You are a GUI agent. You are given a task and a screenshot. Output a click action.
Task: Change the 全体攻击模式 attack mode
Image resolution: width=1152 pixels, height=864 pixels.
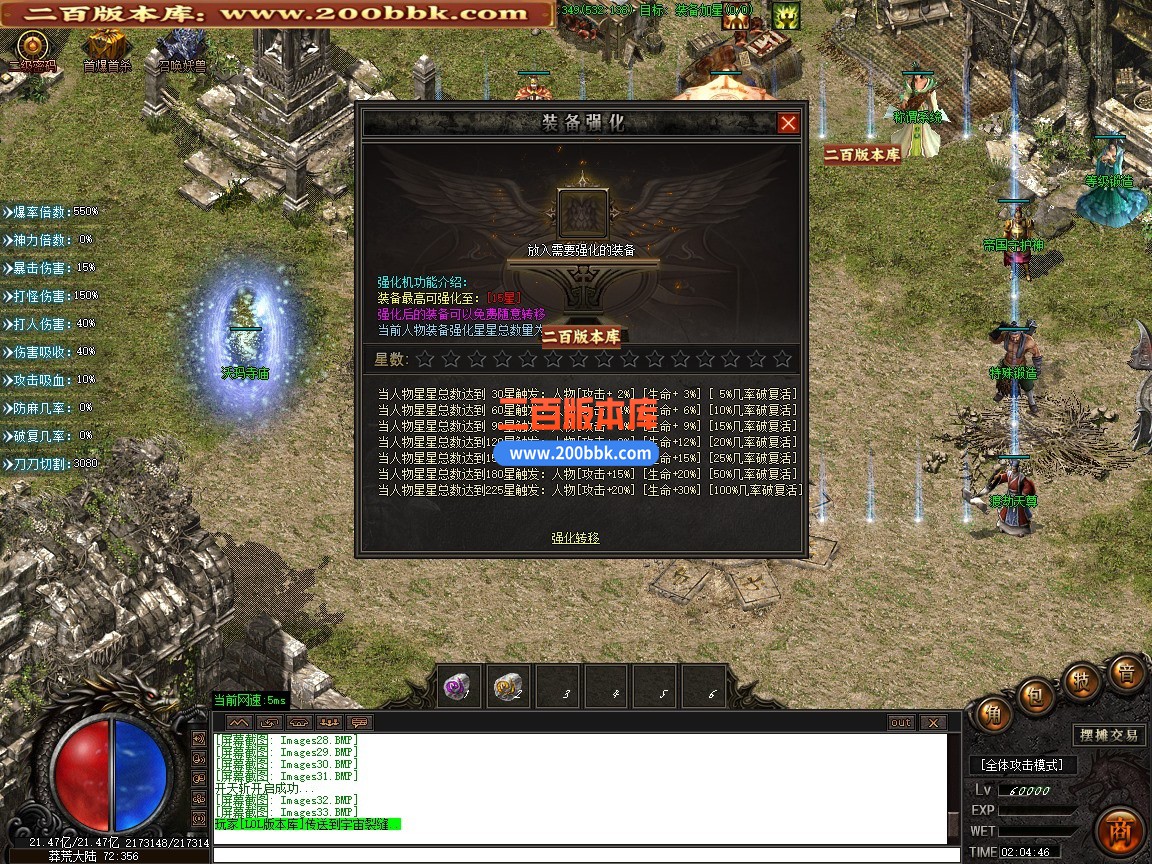point(1024,765)
